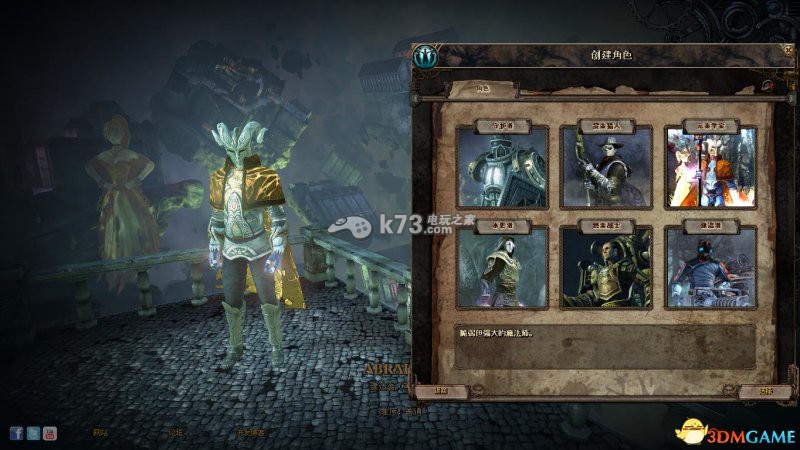
Task: Select the hooded masked Infiltrator class
Action: coord(502,268)
